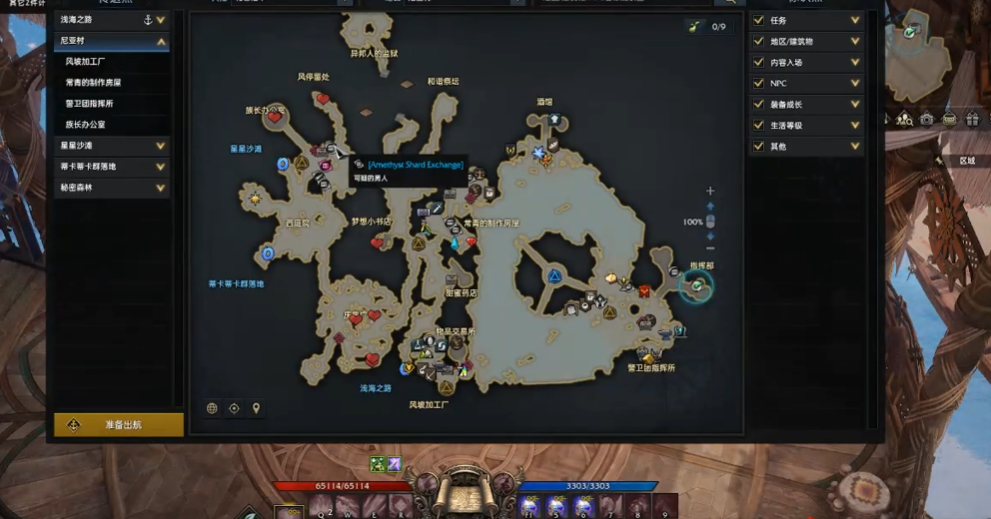Click the 准备出航 set sail button
The height and width of the screenshot is (519, 991).
point(119,425)
